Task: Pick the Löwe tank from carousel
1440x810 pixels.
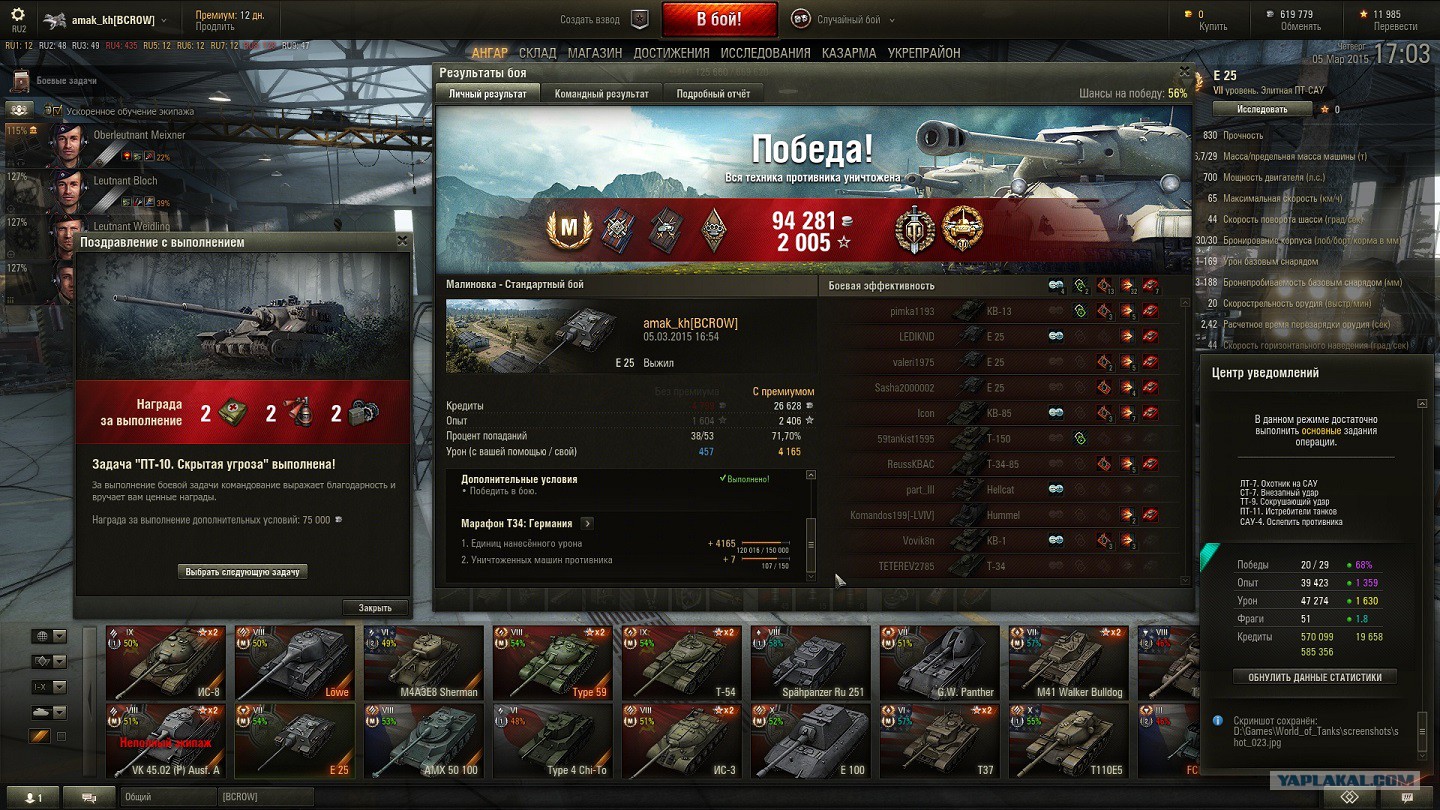Action: point(295,662)
